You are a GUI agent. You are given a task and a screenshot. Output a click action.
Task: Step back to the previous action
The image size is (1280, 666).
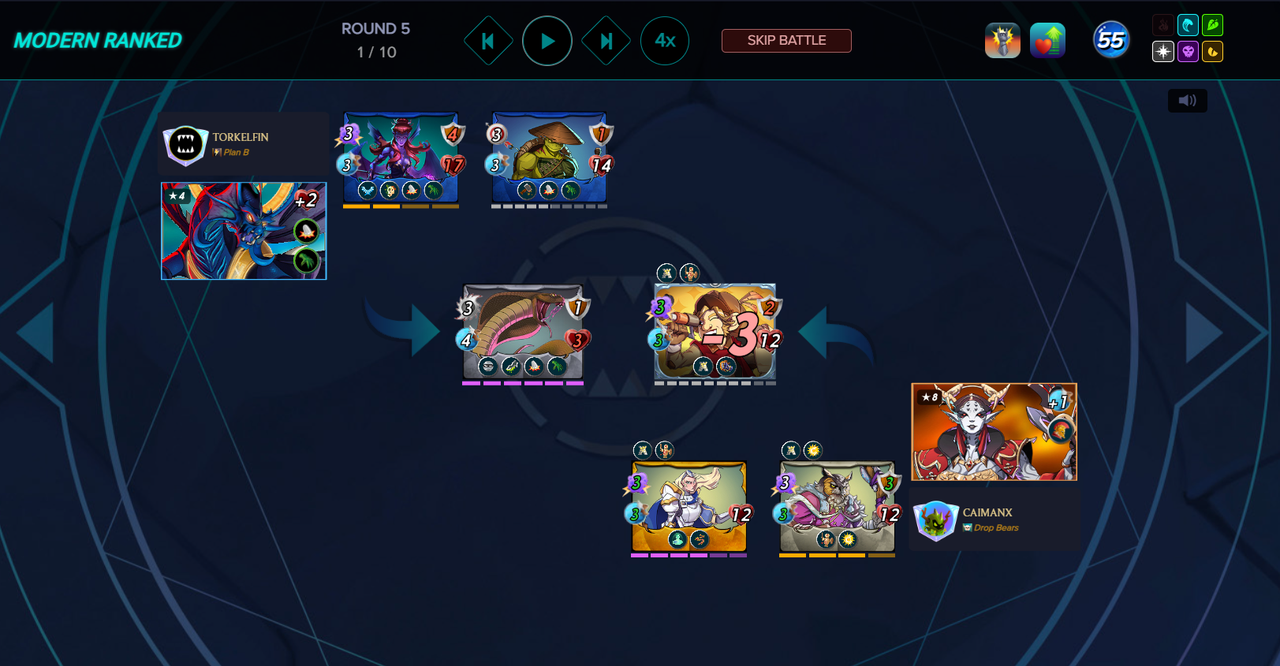click(488, 41)
